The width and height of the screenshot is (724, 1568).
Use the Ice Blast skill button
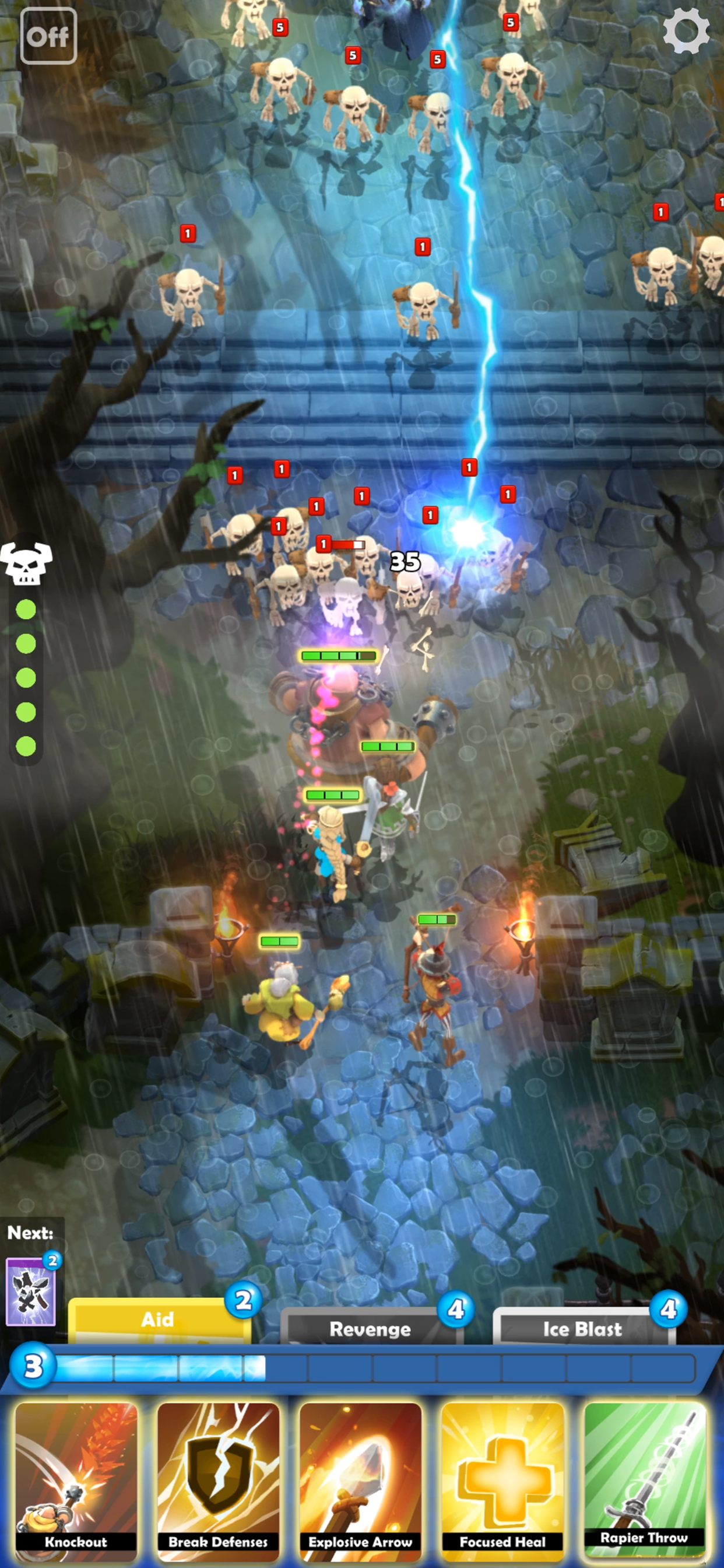coord(582,1328)
